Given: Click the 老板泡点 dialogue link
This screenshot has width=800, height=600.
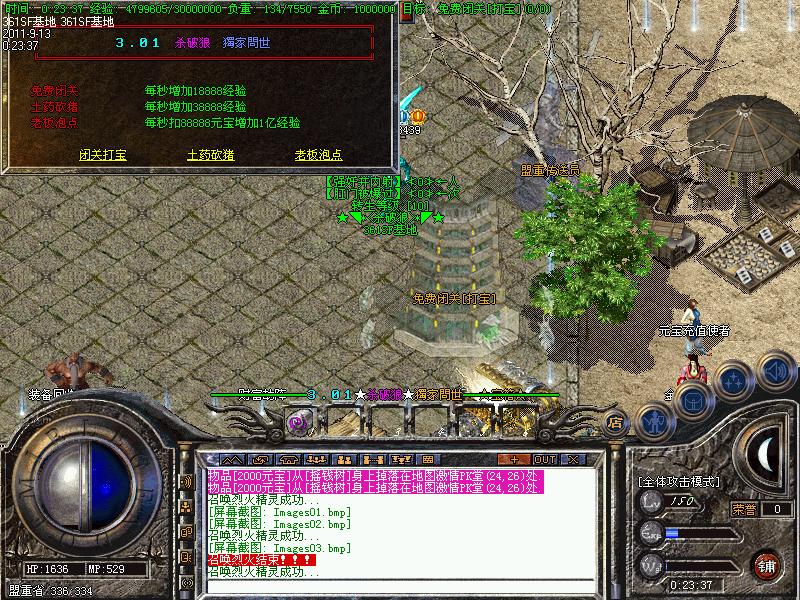Looking at the screenshot, I should click(x=318, y=155).
